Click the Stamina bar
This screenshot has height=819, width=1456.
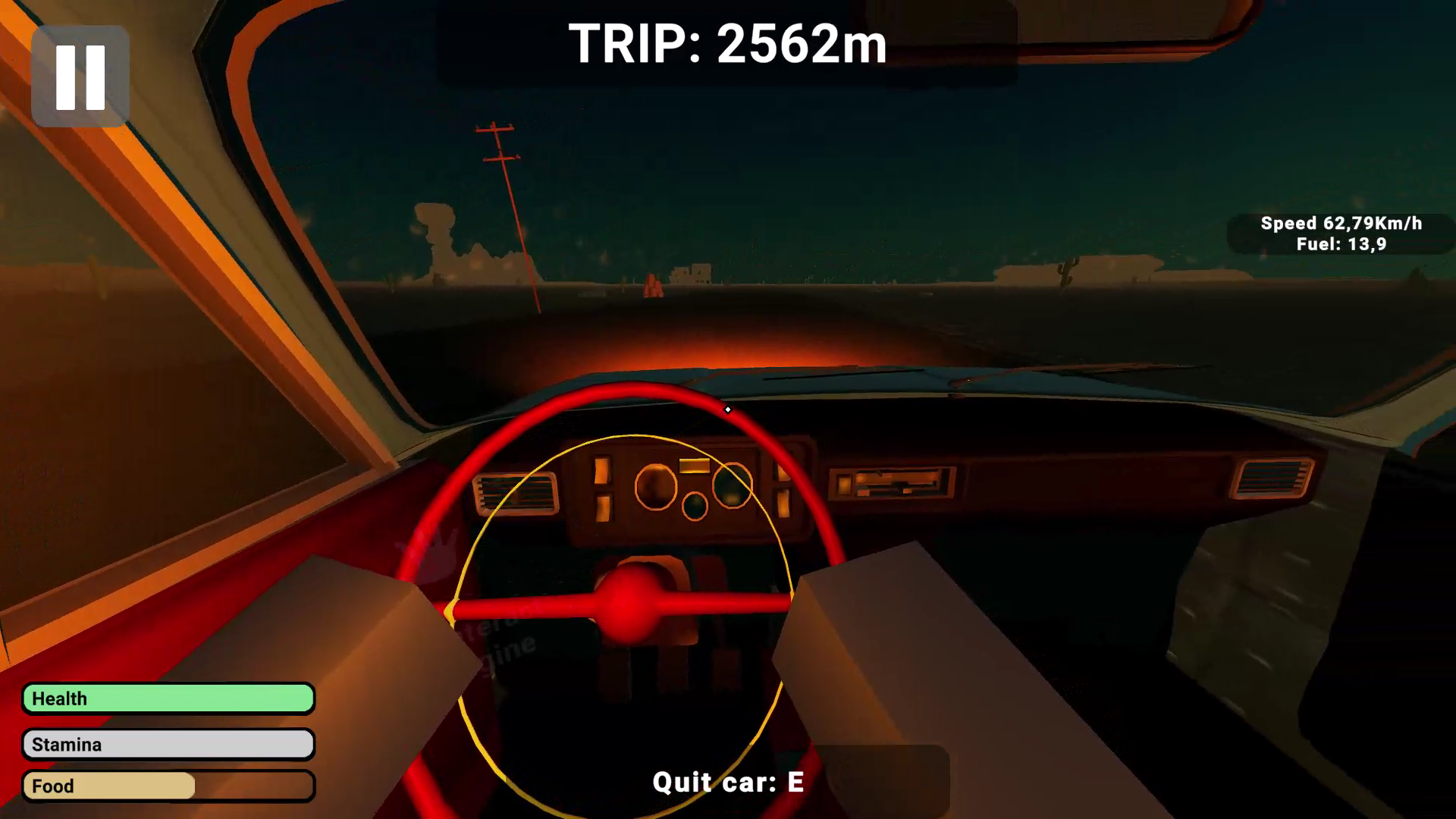coord(168,744)
